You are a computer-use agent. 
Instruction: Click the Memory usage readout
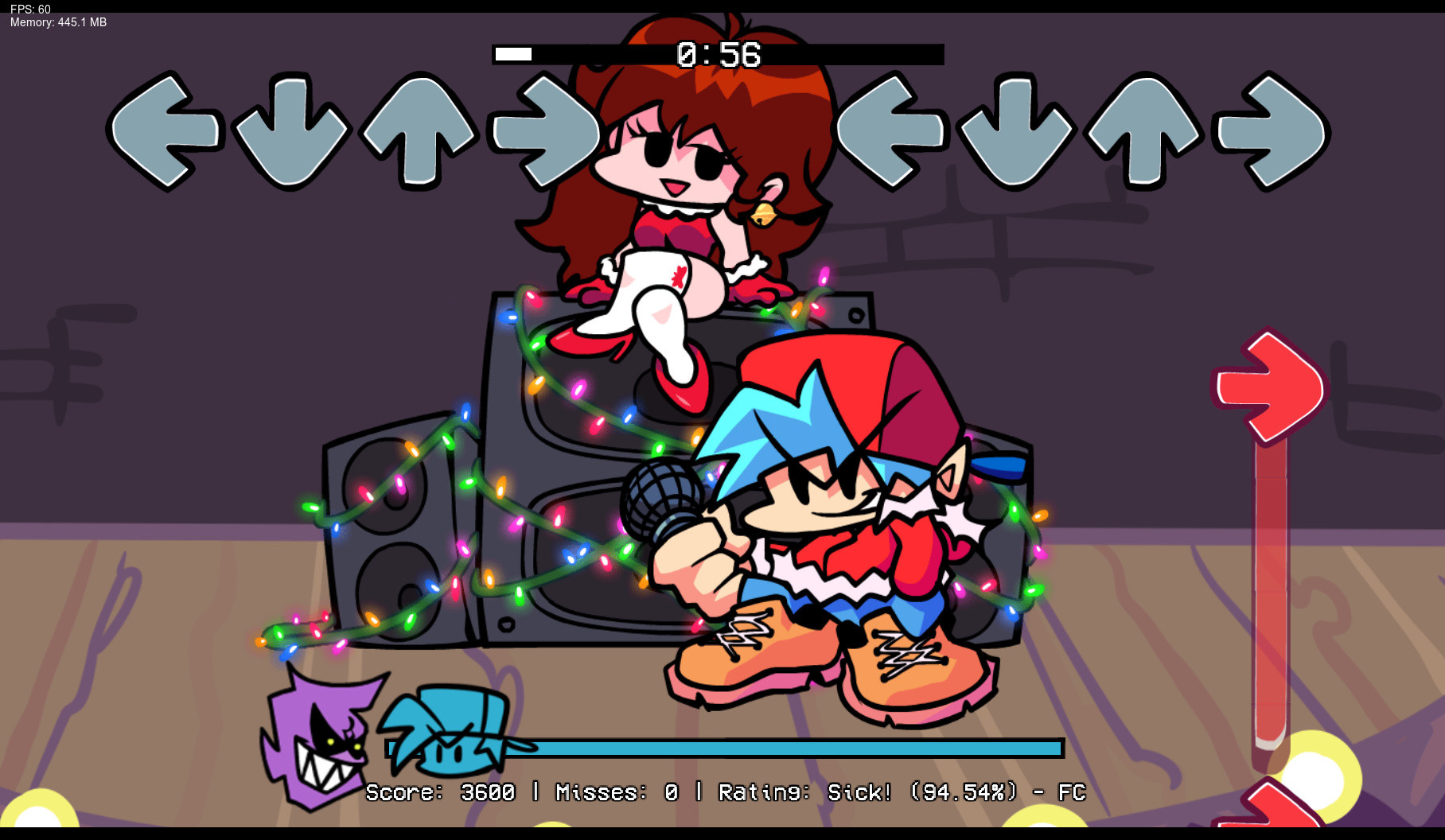pyautogui.click(x=56, y=23)
